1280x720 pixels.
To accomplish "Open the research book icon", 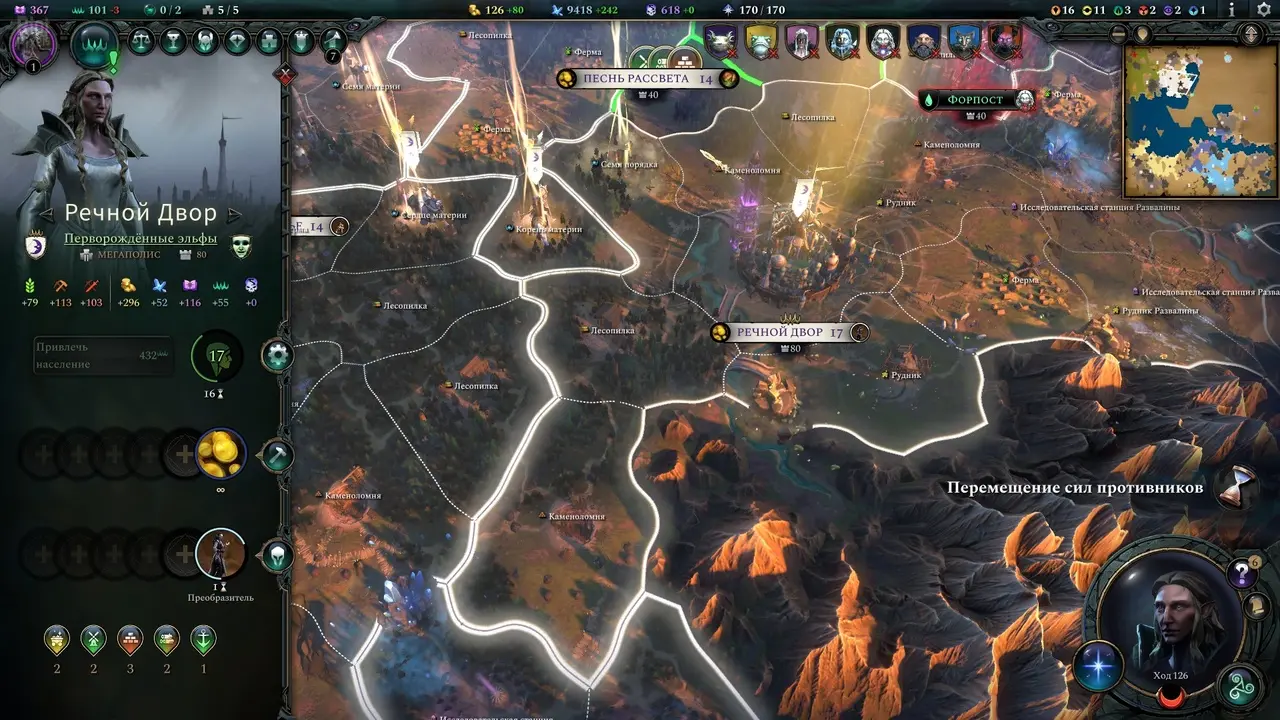I will (333, 42).
